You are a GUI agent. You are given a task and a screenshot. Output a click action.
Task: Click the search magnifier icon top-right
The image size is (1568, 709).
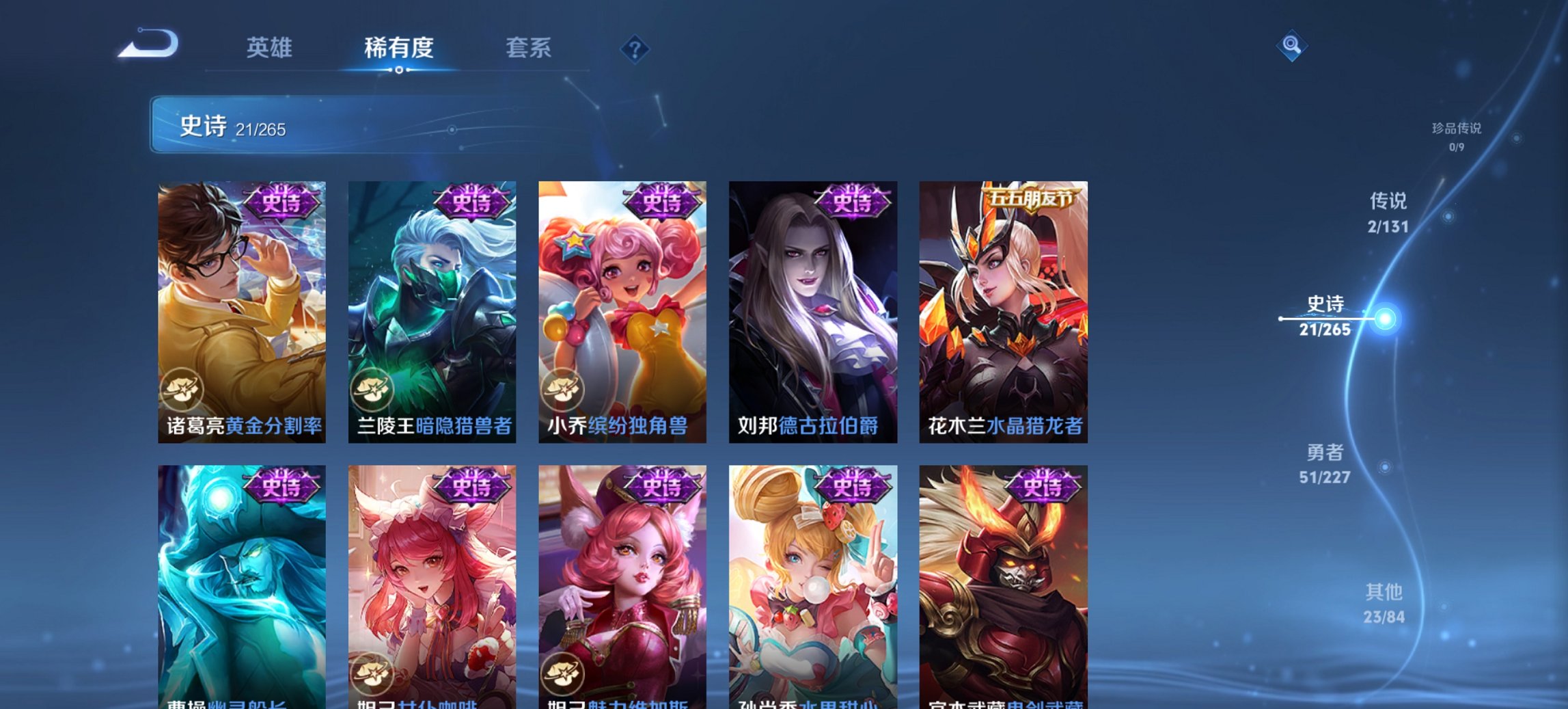[1291, 48]
